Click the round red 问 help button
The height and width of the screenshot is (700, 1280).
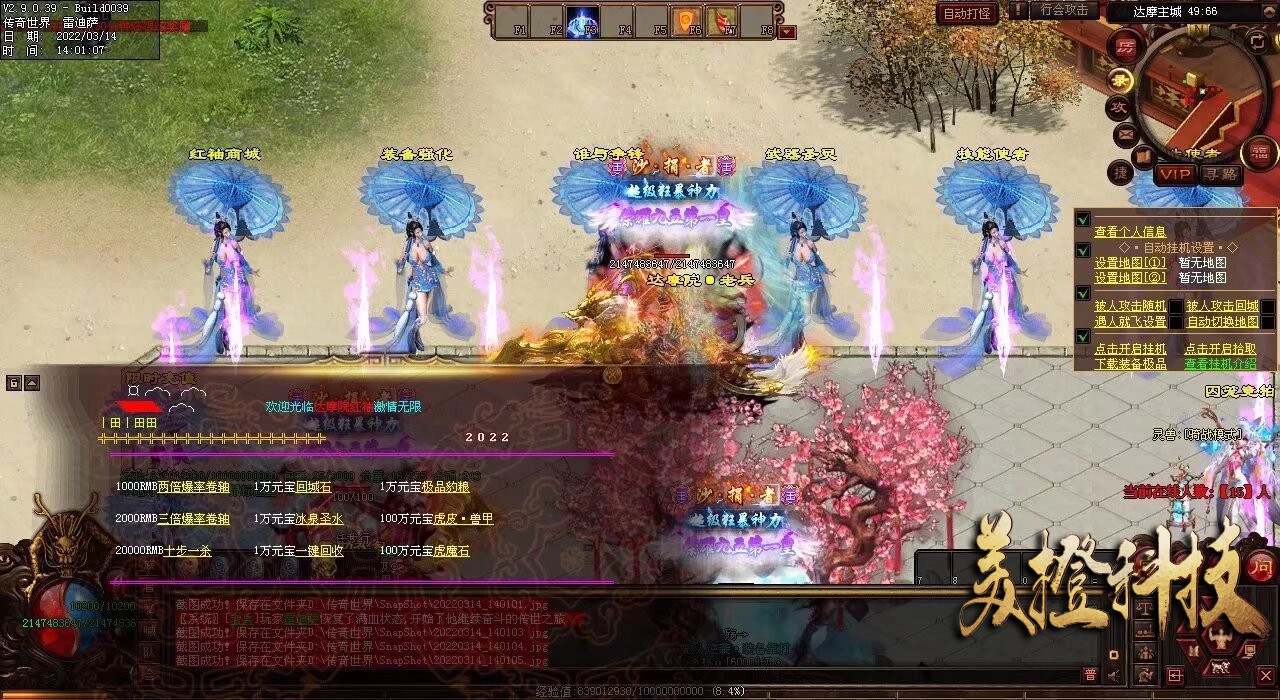[x=1261, y=565]
